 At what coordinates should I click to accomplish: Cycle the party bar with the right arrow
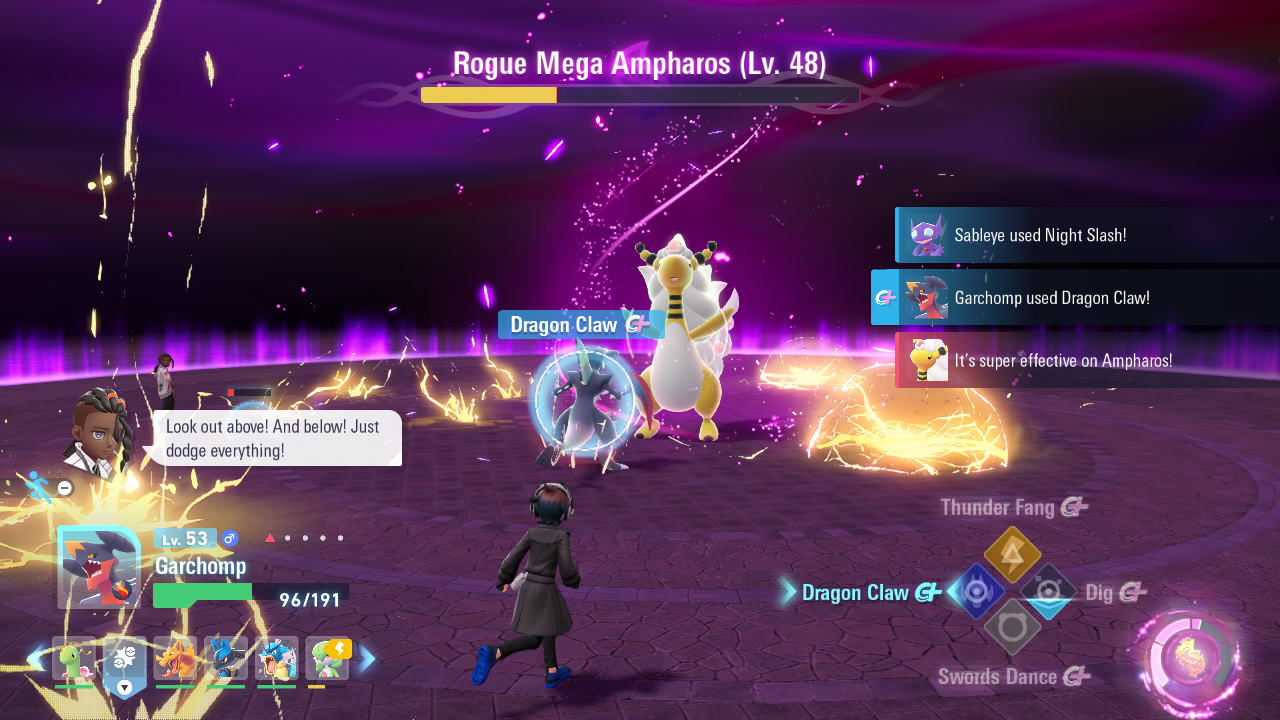[367, 659]
